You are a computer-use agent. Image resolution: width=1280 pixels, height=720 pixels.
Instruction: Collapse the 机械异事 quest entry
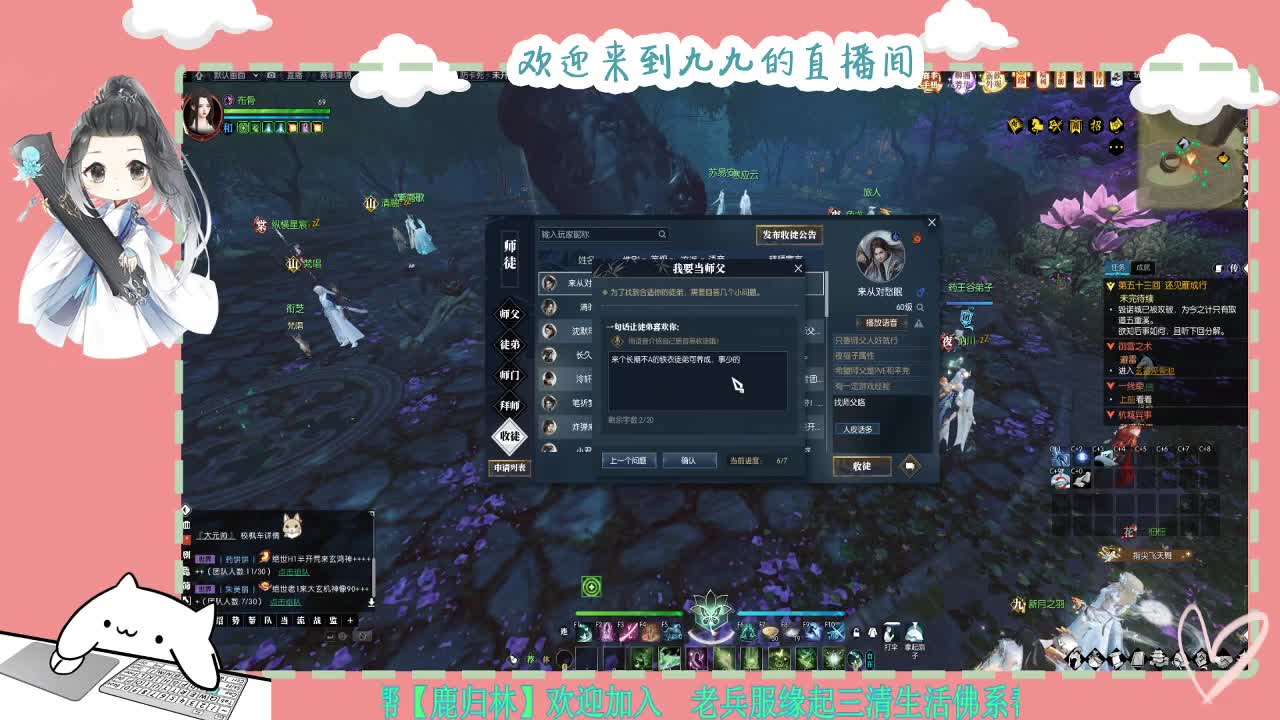click(1110, 413)
